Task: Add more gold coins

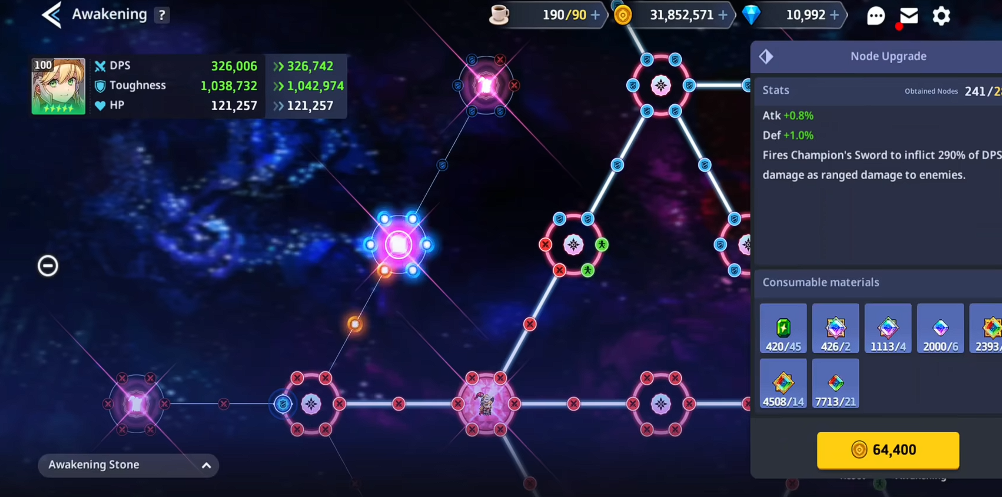Action: (723, 15)
